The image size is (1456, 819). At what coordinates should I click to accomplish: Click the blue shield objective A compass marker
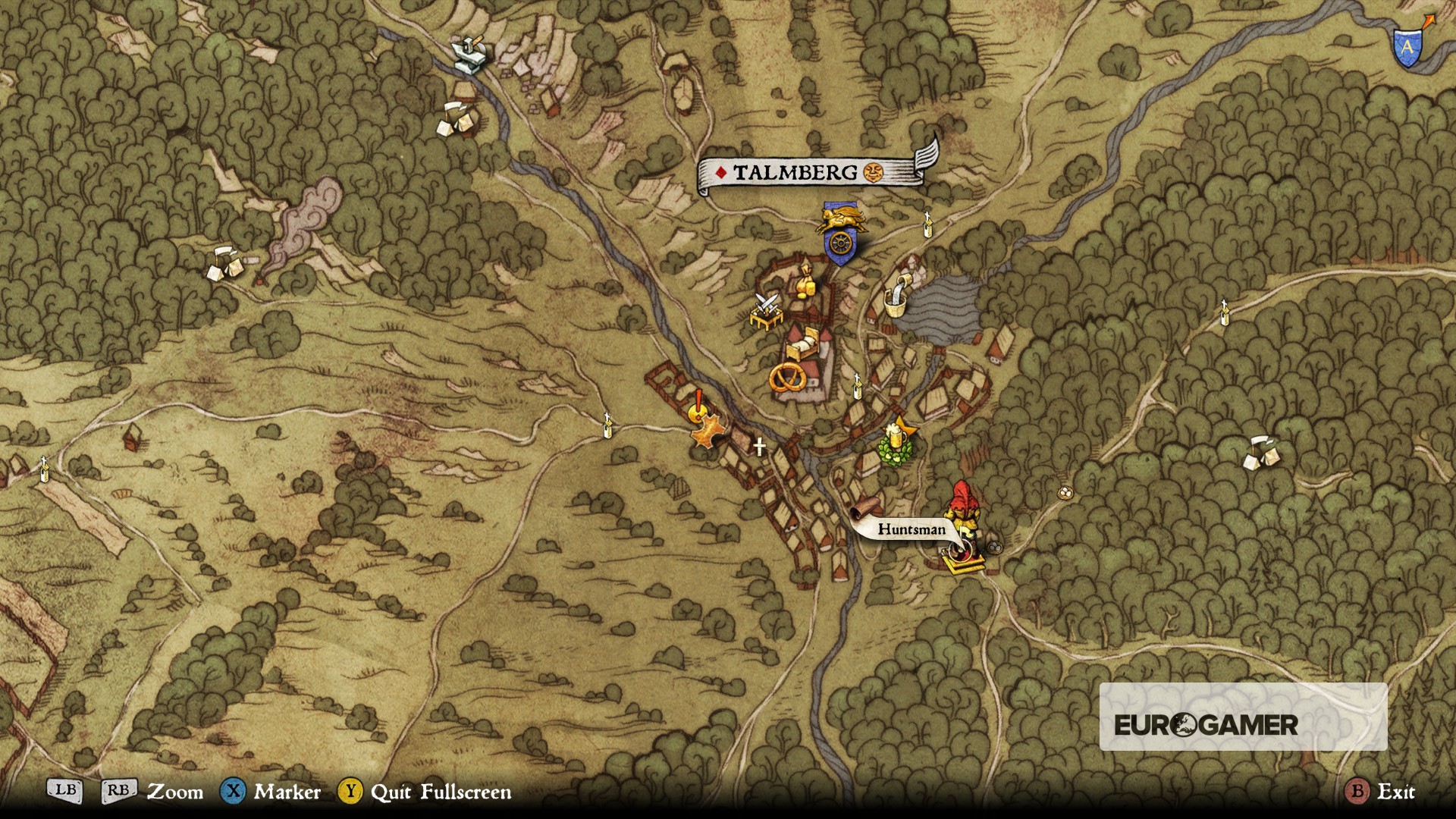point(1407,47)
